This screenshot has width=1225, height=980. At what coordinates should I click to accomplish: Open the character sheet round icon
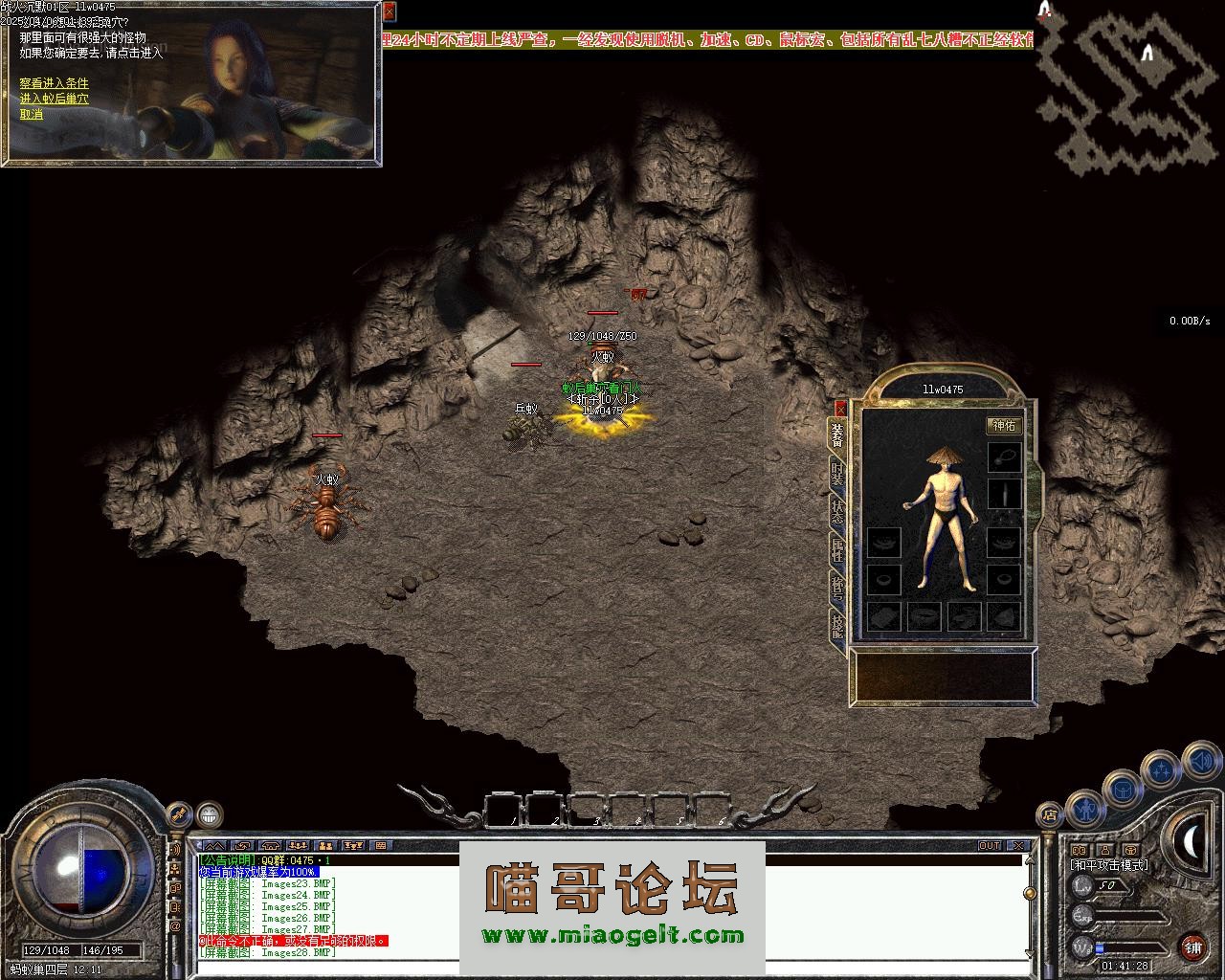point(1085,810)
